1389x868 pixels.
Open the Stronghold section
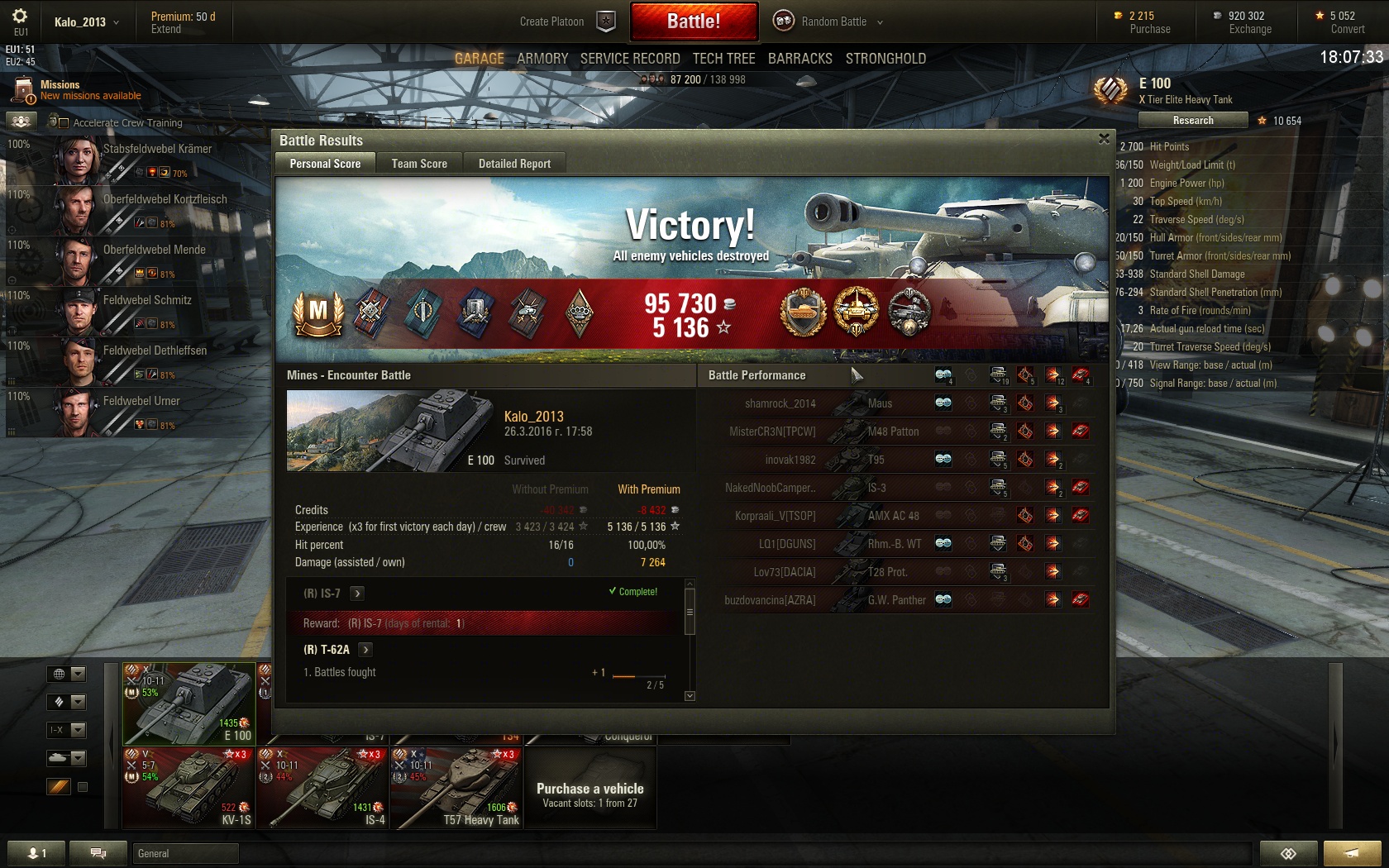click(x=885, y=59)
